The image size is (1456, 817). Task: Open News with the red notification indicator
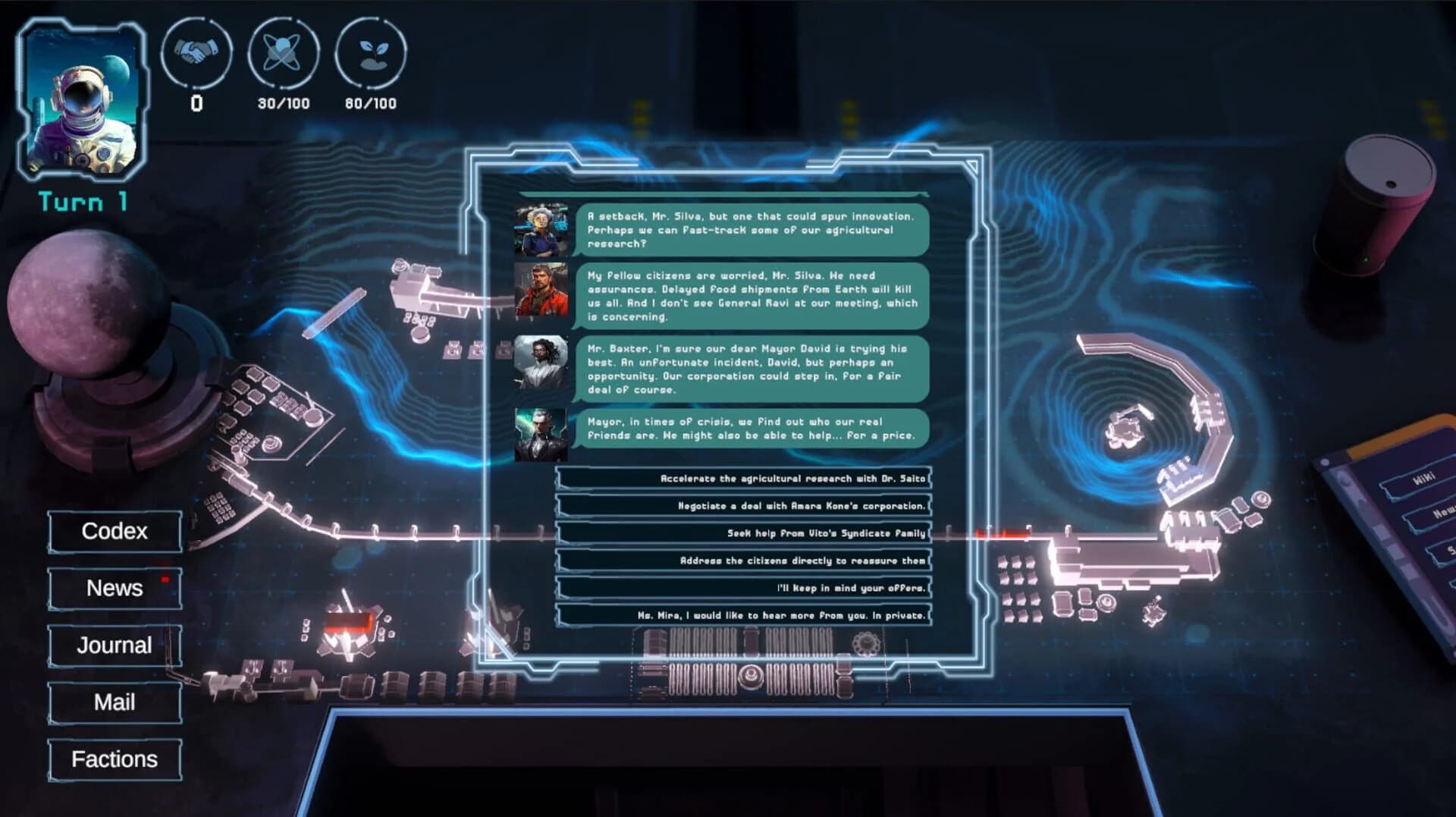coord(113,589)
